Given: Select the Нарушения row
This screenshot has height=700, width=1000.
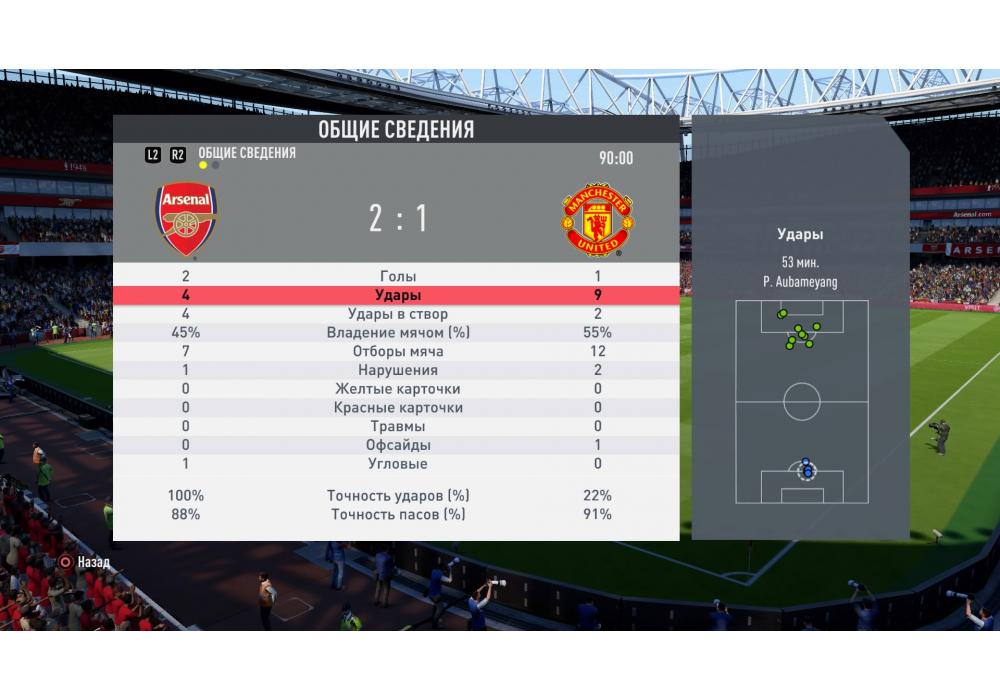Looking at the screenshot, I should coord(398,370).
